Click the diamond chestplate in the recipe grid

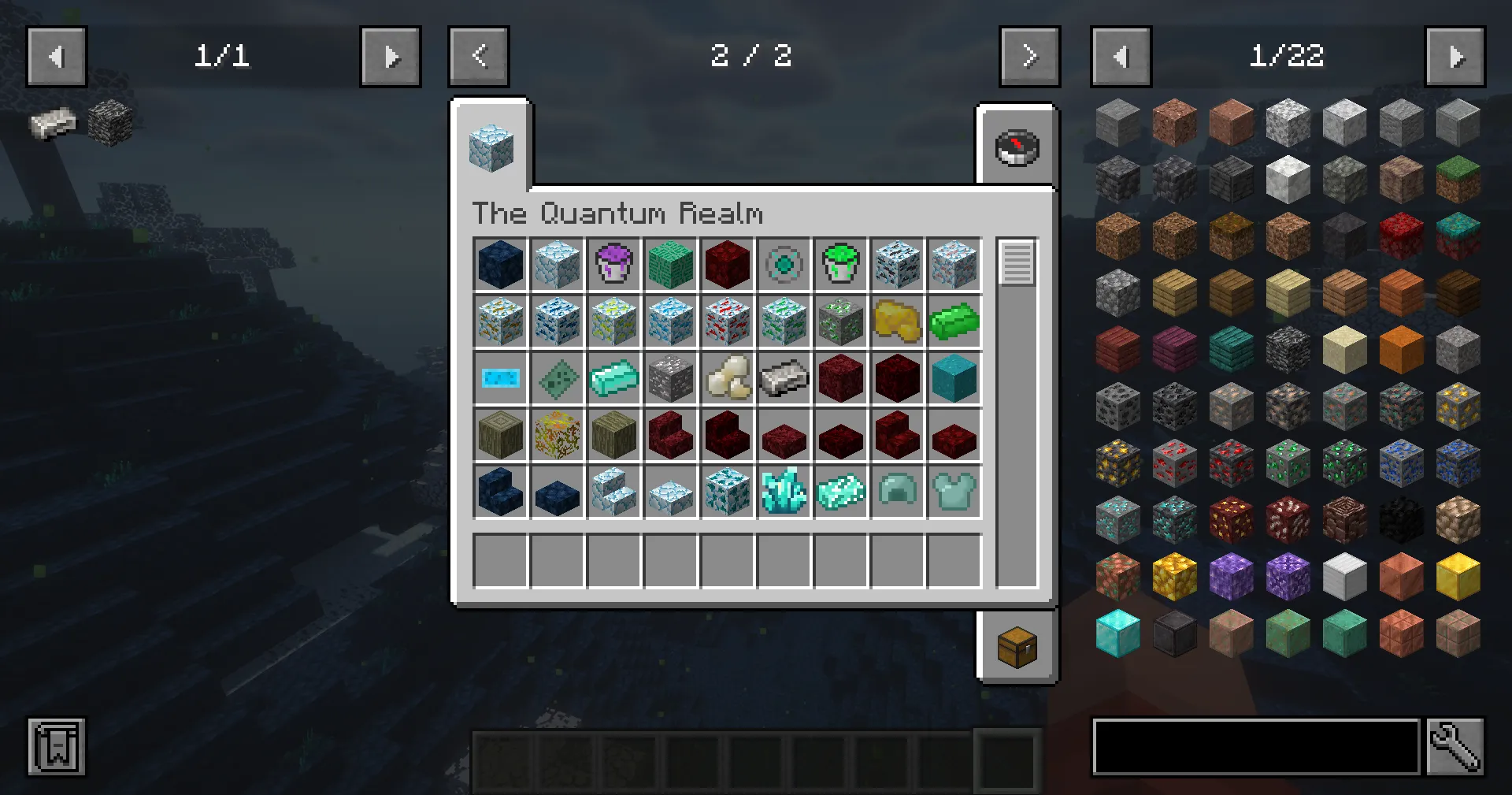(954, 491)
